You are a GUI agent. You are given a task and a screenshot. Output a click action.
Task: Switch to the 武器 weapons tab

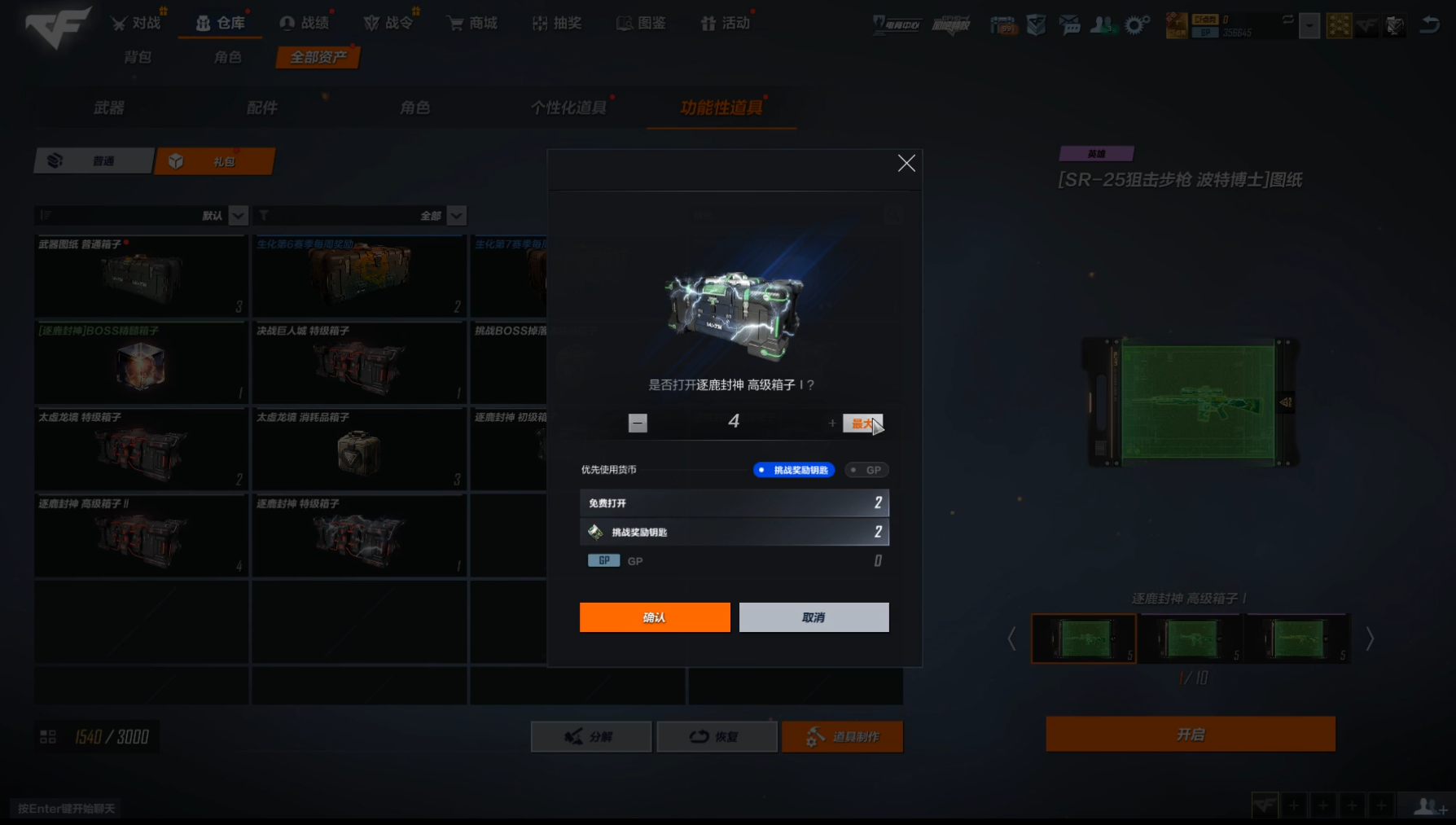(x=109, y=108)
